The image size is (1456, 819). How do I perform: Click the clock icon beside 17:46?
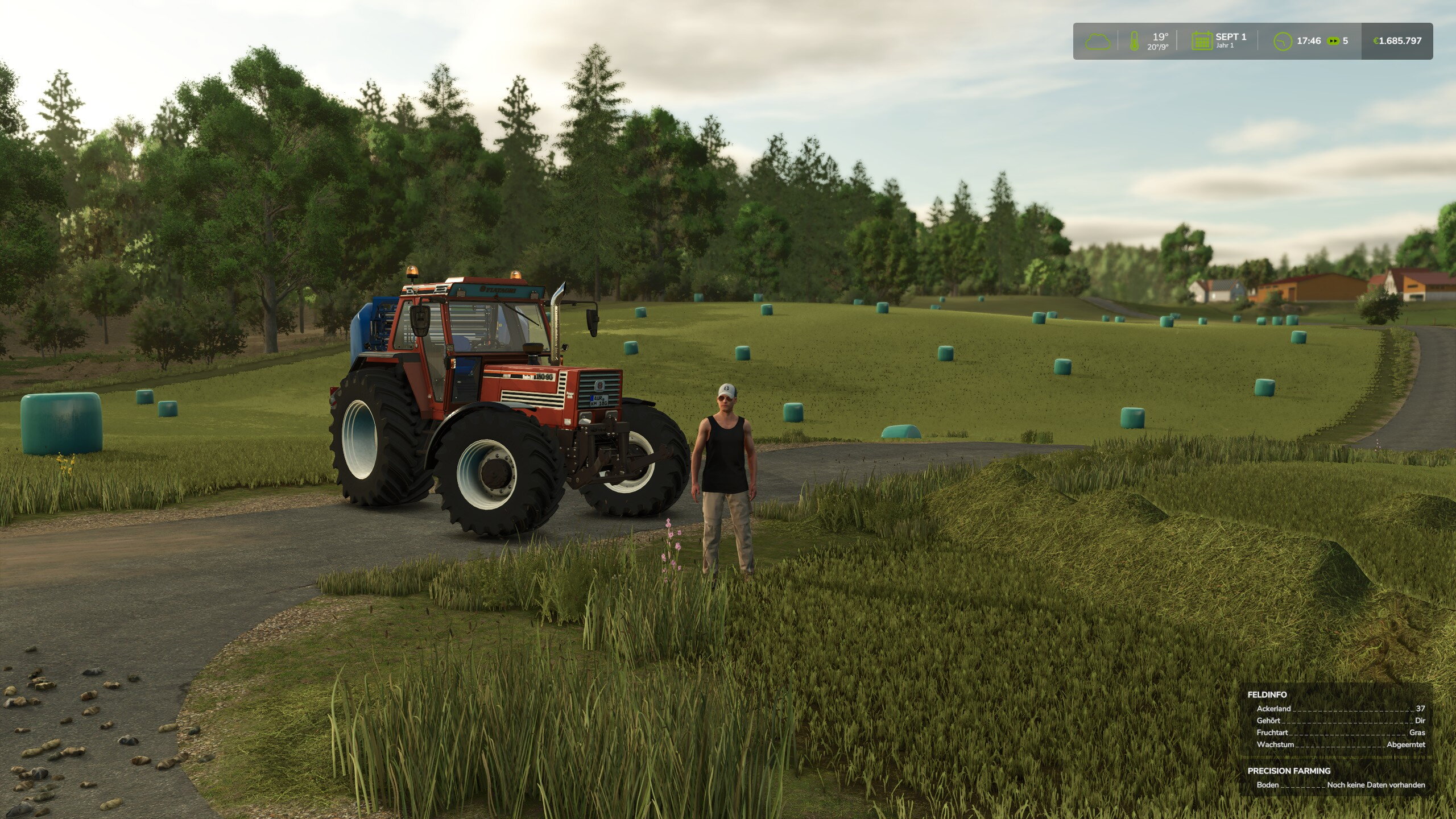tap(1283, 41)
